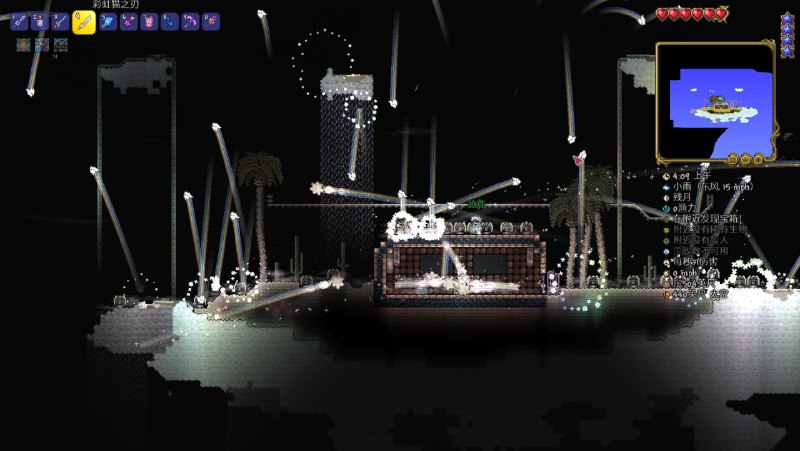
Task: Choose the pink staff in hotbar slot 0
Action: click(x=211, y=21)
